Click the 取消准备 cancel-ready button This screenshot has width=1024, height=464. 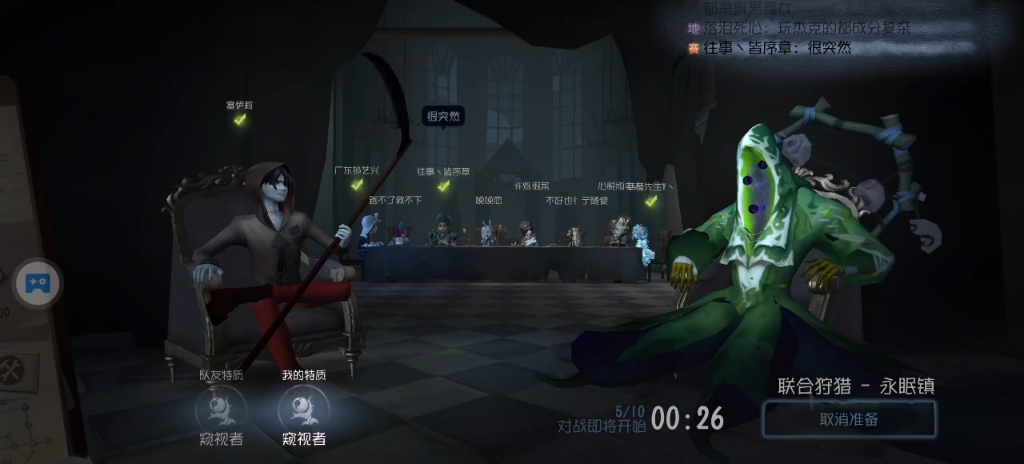[x=849, y=419]
